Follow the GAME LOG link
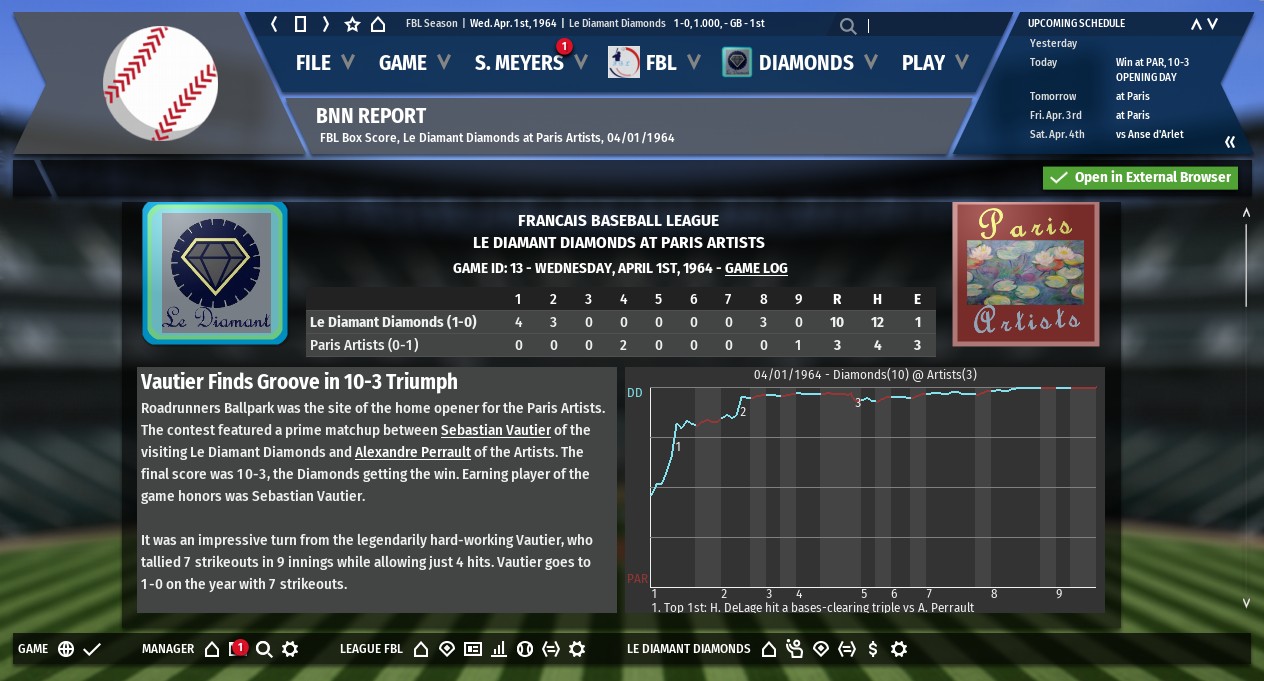The width and height of the screenshot is (1264, 681). [756, 269]
